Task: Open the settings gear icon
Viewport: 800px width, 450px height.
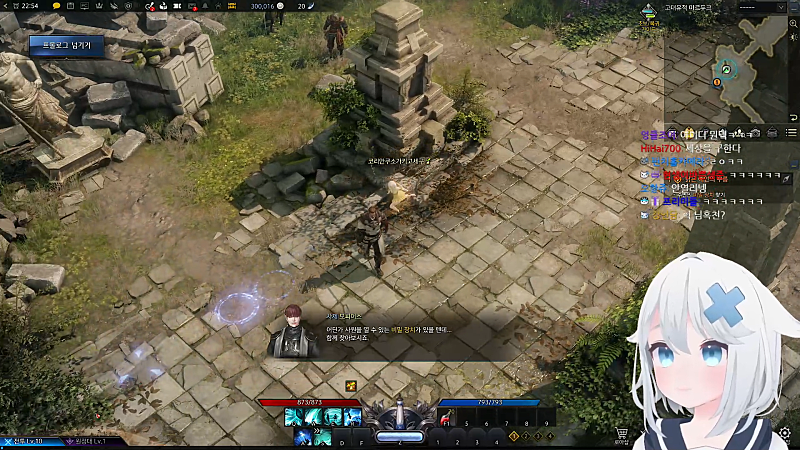Action: pos(785,435)
